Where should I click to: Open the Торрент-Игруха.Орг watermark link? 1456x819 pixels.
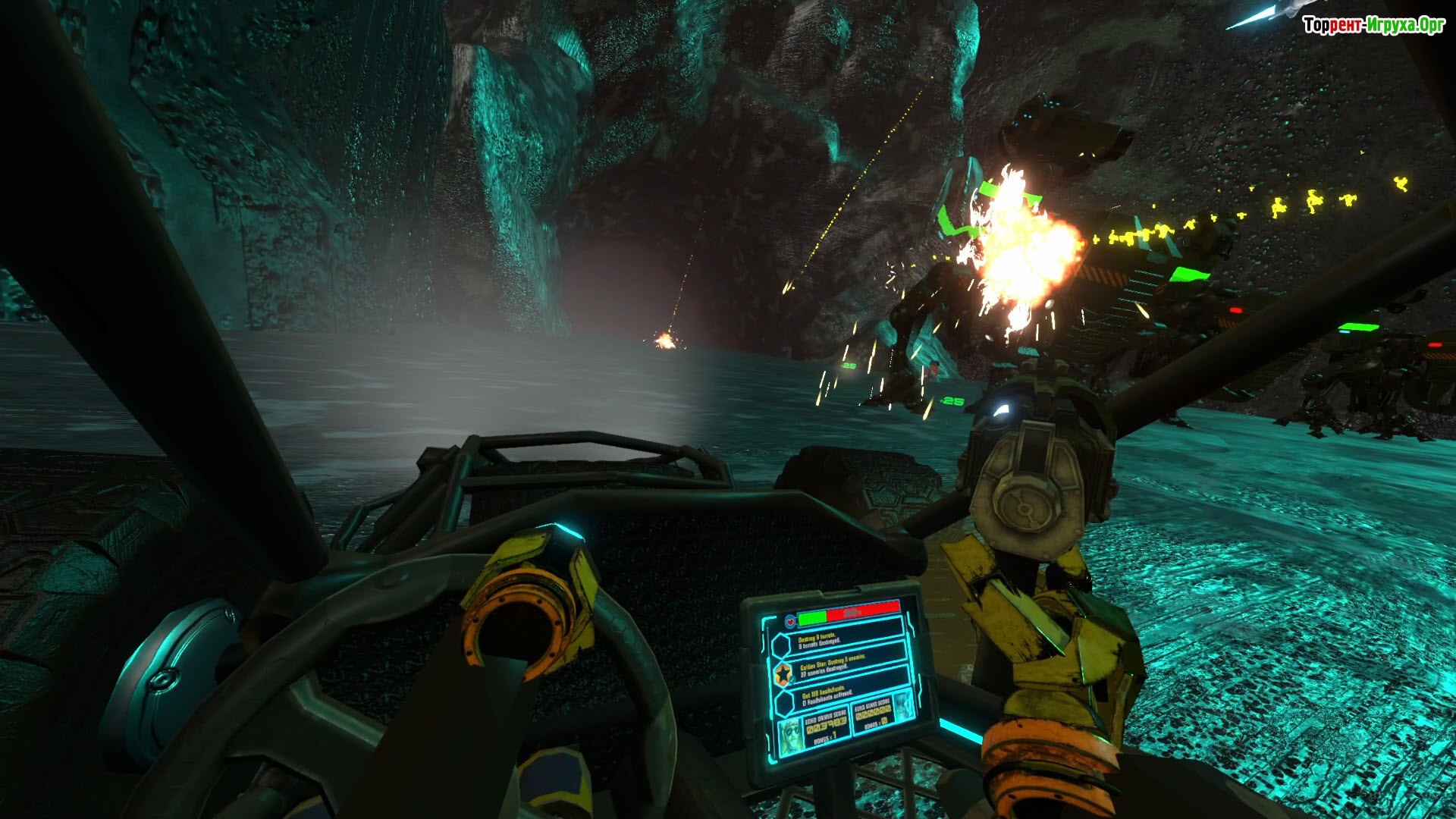pos(1373,25)
